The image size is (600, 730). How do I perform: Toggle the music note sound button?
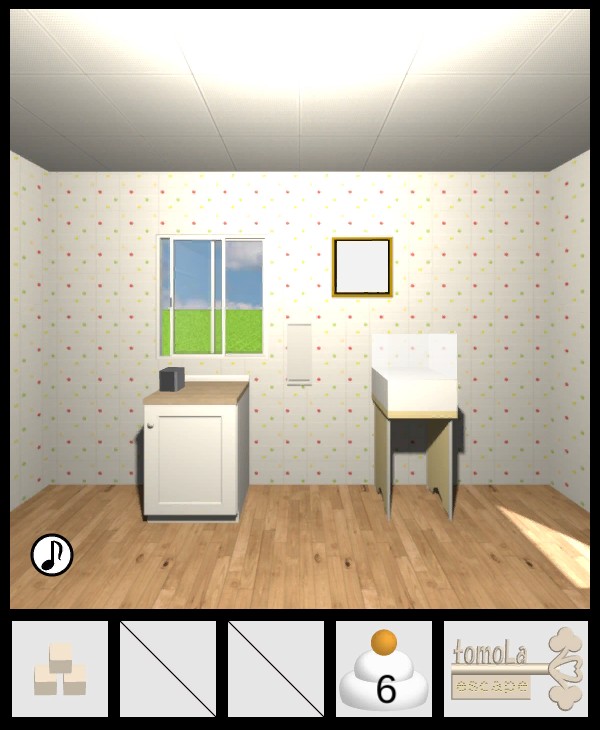tap(52, 554)
